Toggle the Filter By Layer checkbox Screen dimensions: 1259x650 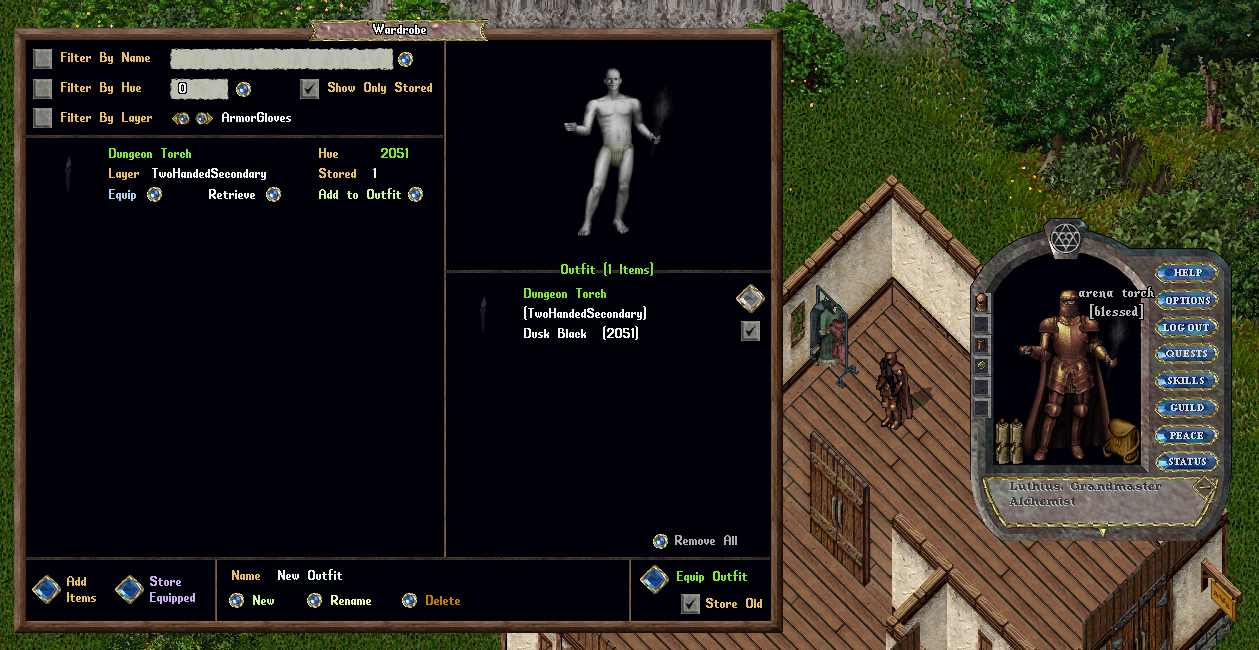click(42, 118)
